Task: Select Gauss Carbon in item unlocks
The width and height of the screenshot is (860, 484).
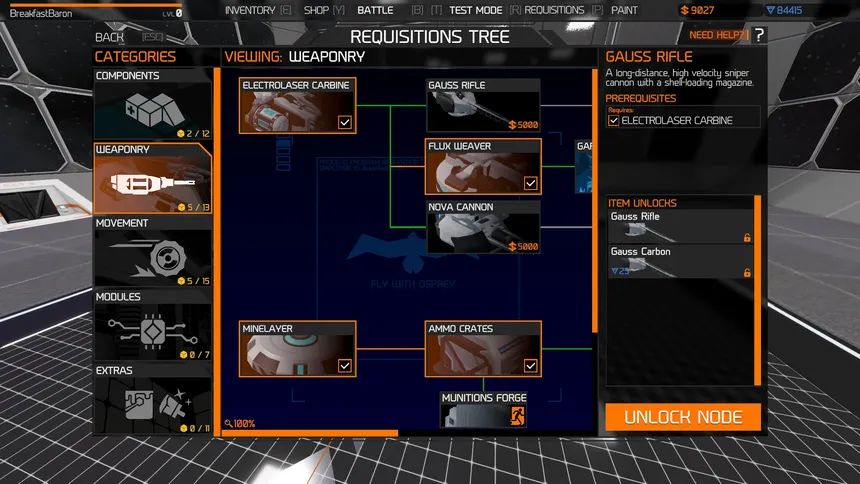Action: tap(680, 261)
